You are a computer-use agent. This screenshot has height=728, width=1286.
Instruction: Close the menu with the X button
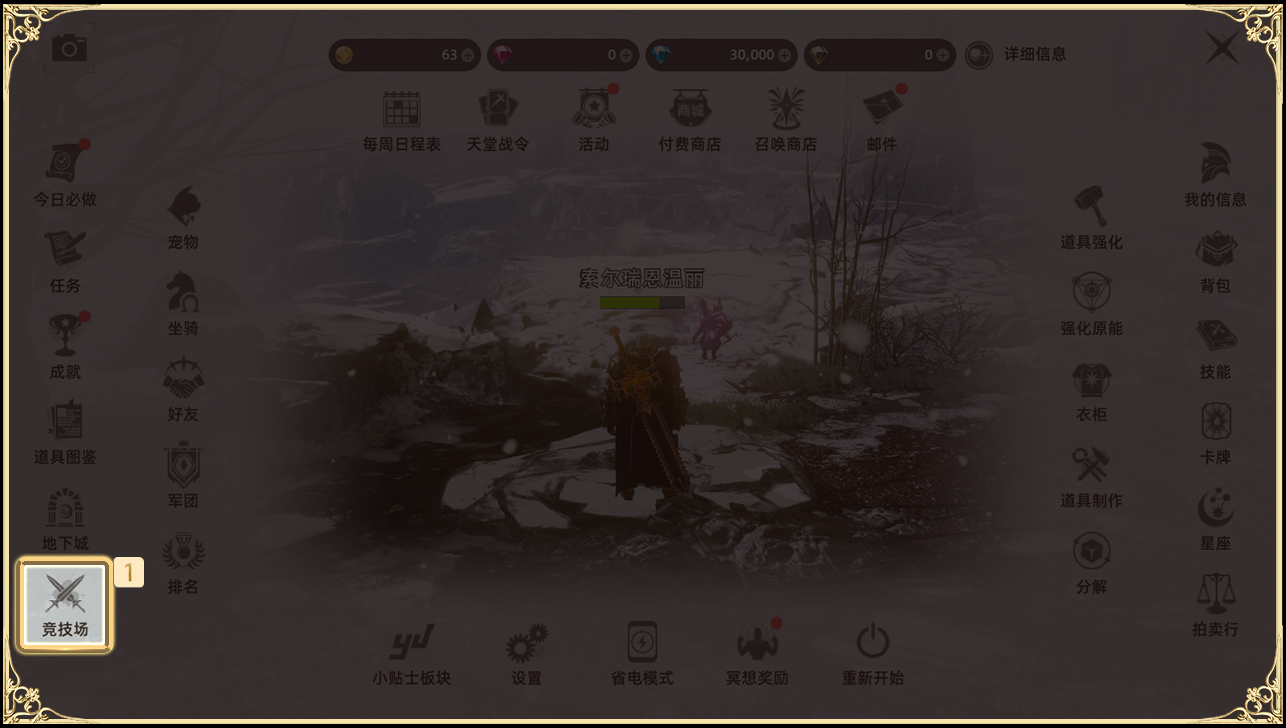(1222, 49)
